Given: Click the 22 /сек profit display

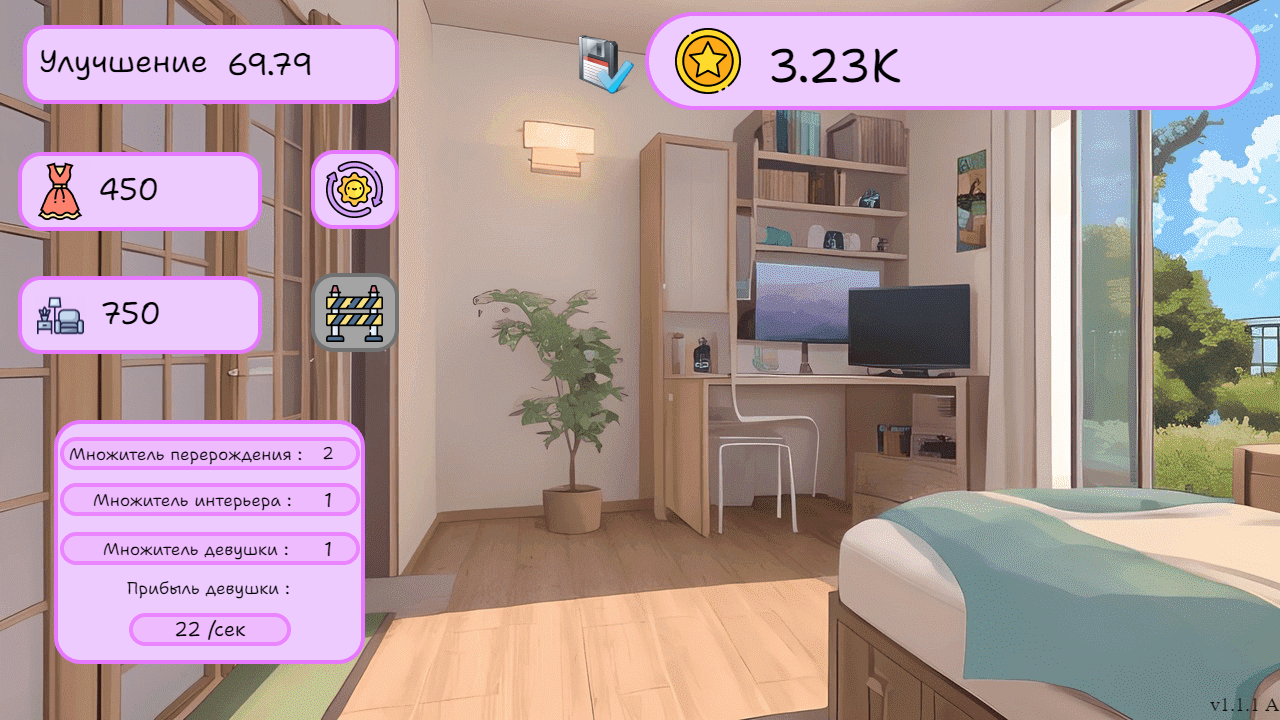Looking at the screenshot, I should (x=209, y=629).
